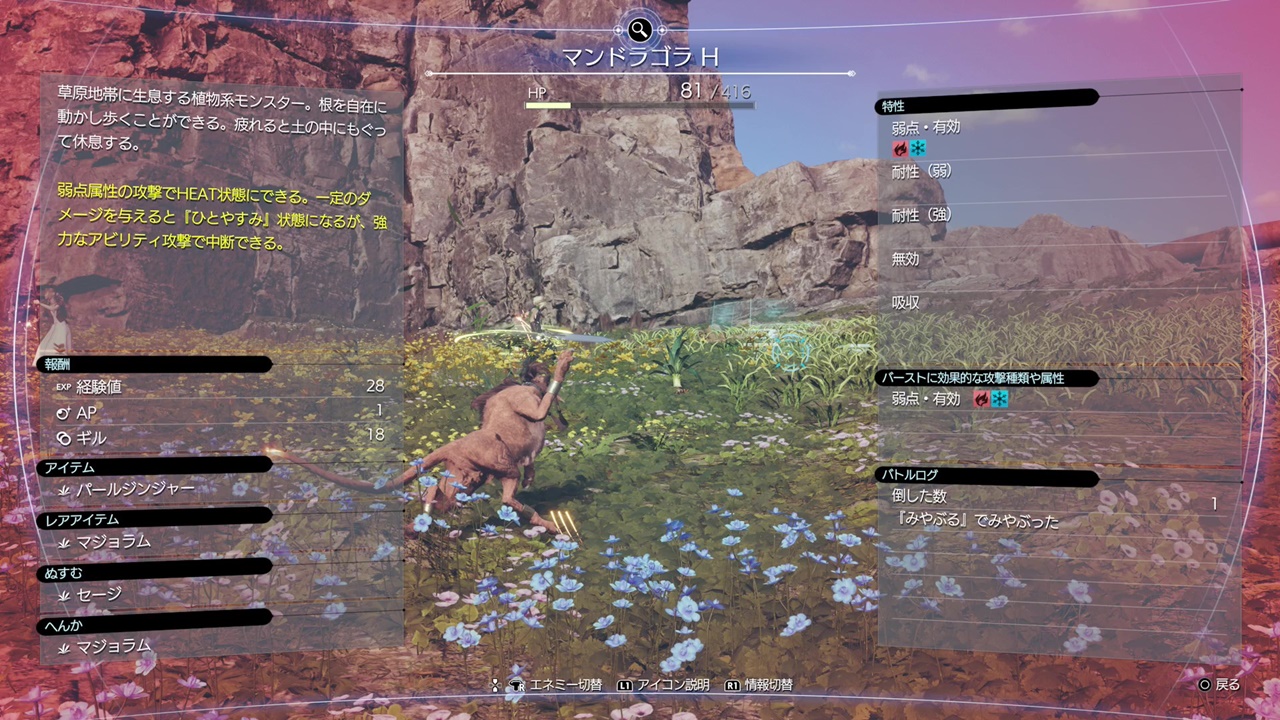Click the fire icon in the バースト section
The height and width of the screenshot is (720, 1280).
point(982,399)
